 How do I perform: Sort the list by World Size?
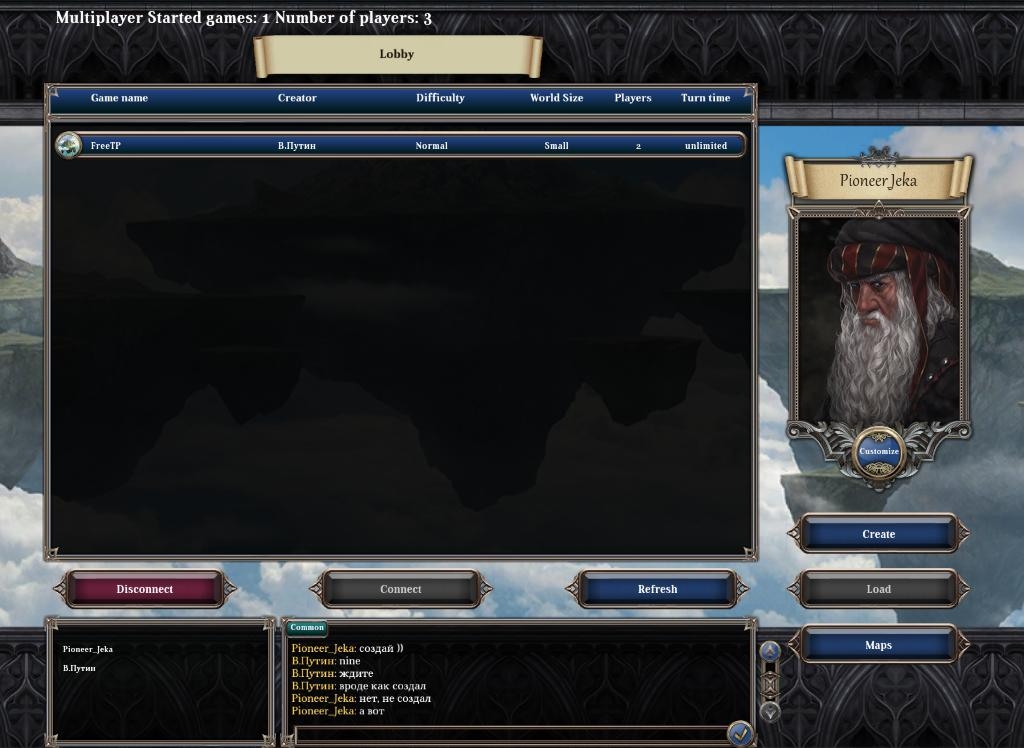[x=556, y=98]
